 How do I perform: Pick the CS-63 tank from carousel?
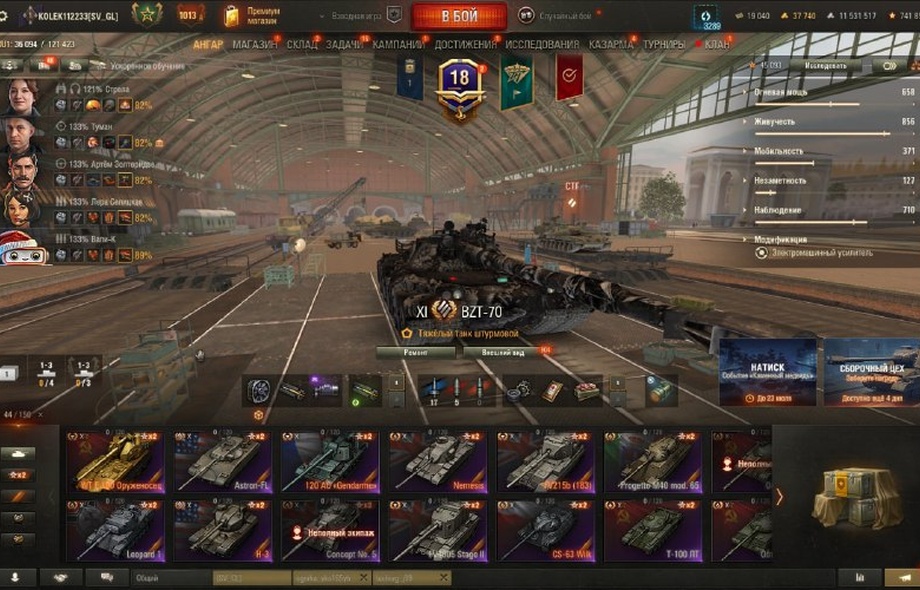point(545,530)
